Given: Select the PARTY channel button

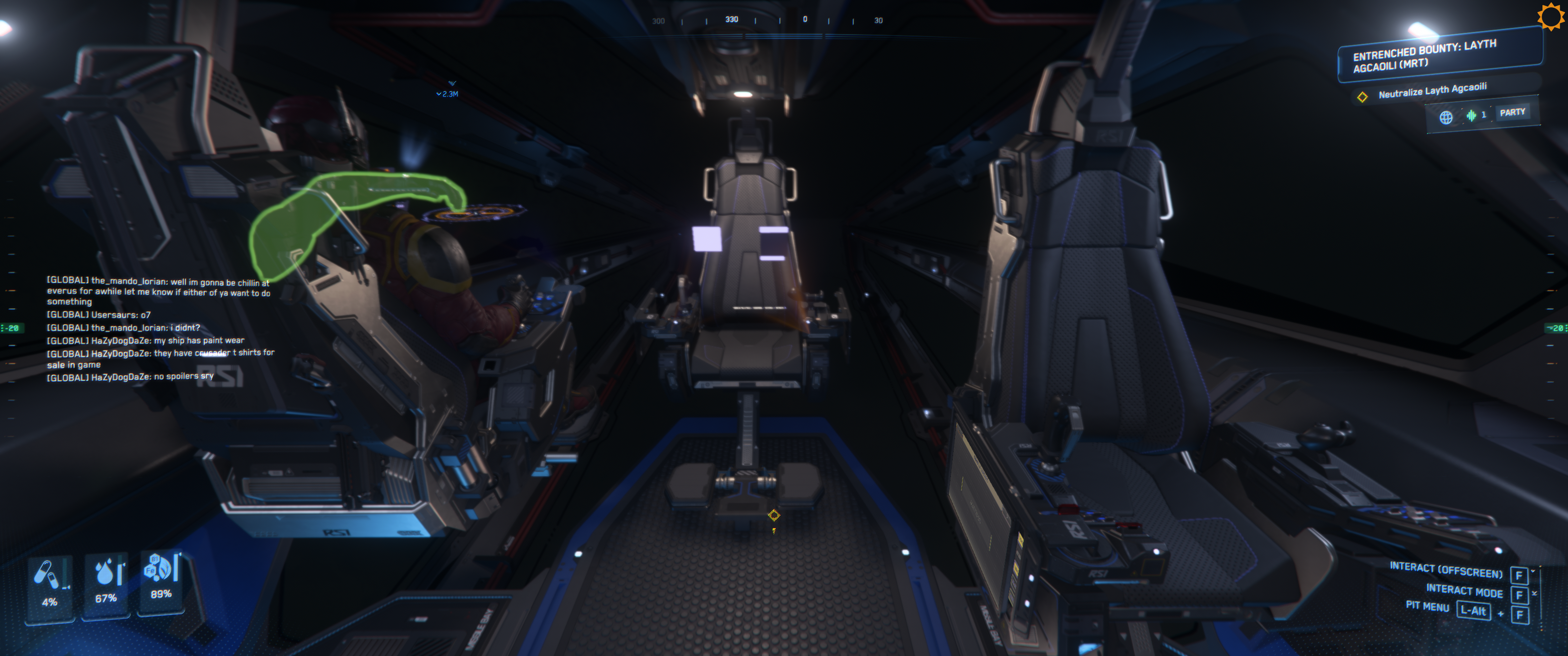Looking at the screenshot, I should click(1512, 113).
